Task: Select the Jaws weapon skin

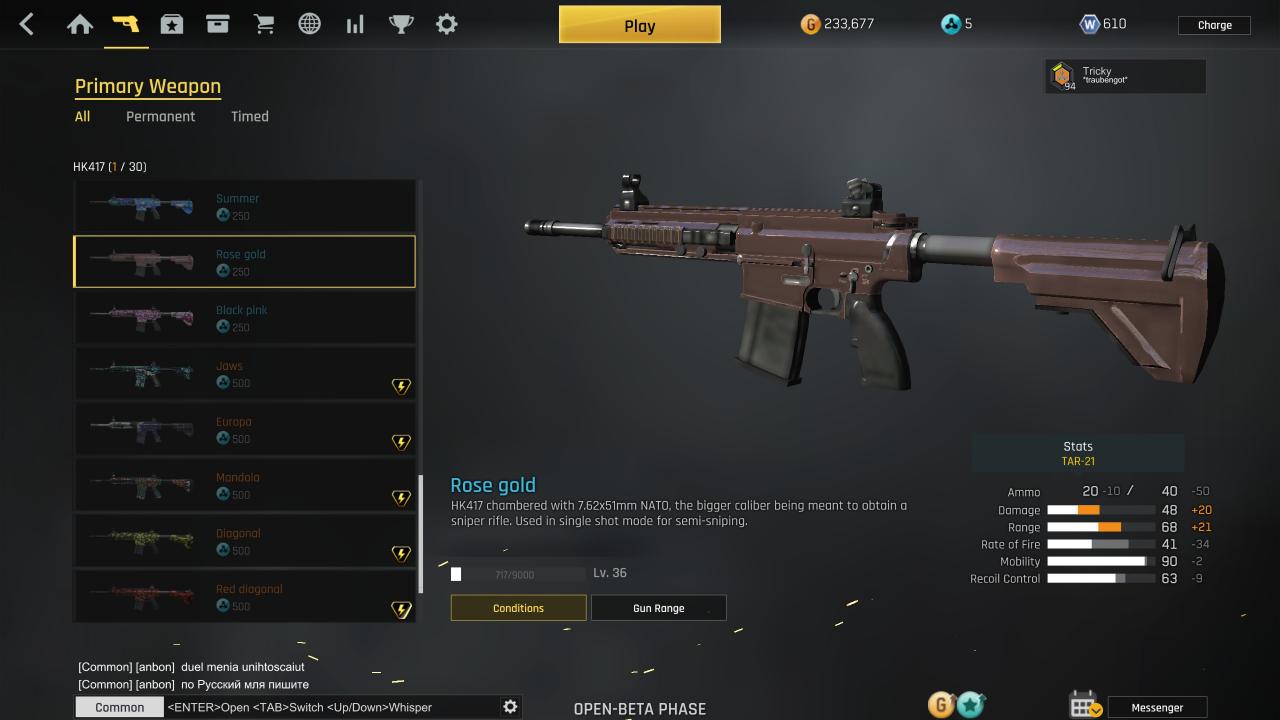Action: 244,374
